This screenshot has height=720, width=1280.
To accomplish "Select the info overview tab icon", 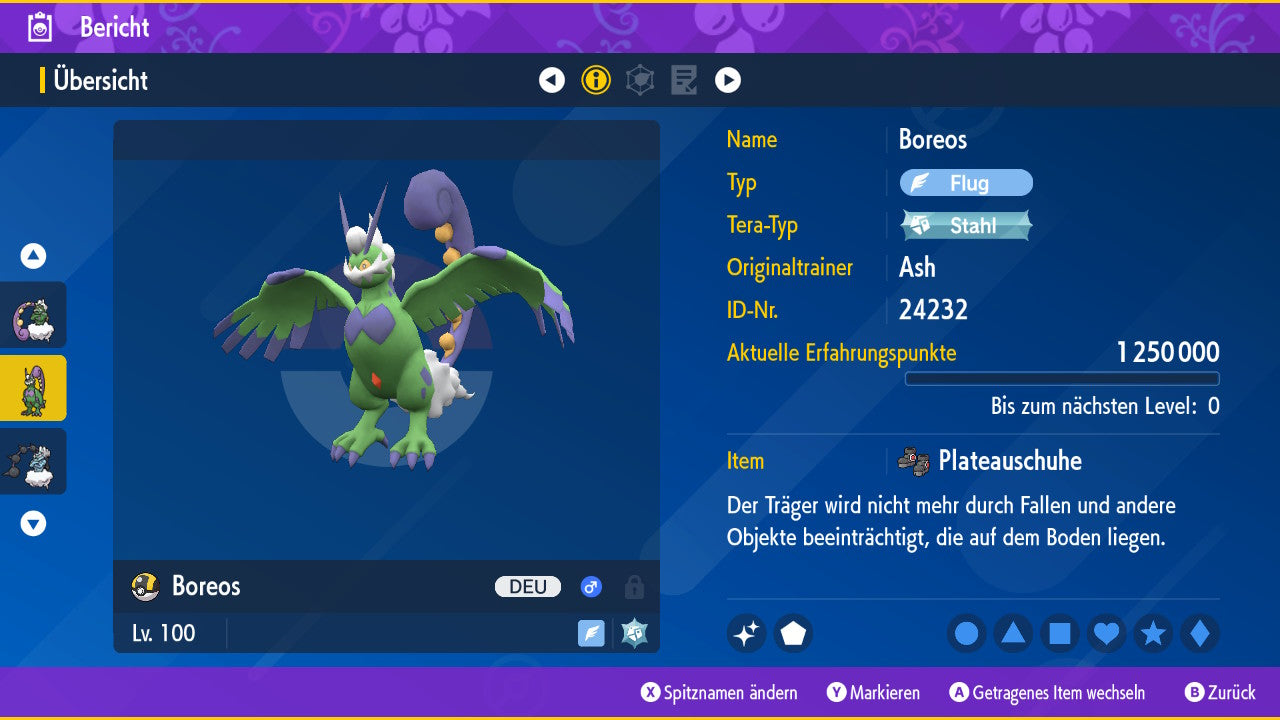I will coord(596,80).
